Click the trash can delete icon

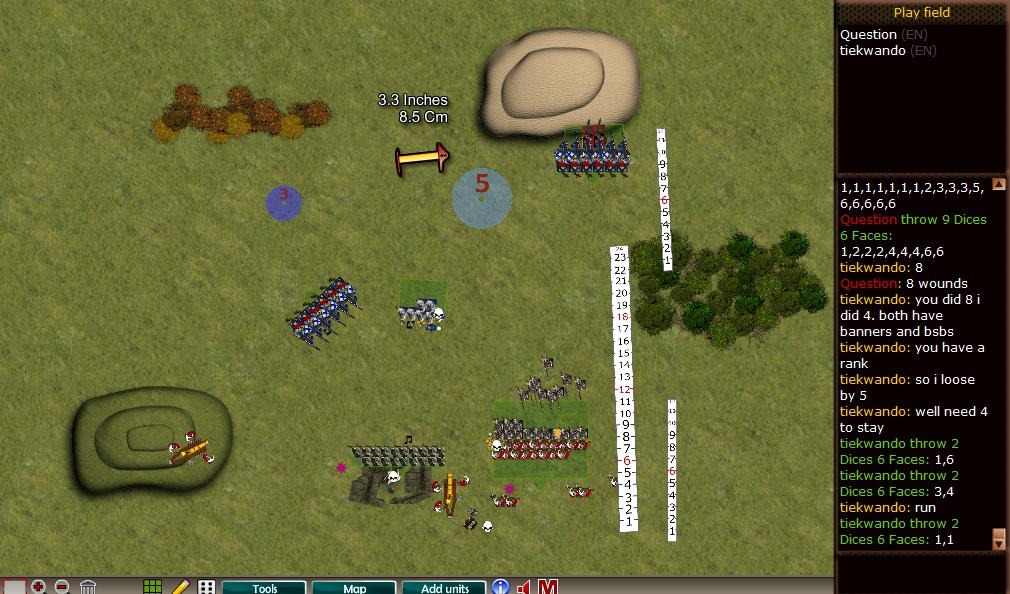(88, 587)
